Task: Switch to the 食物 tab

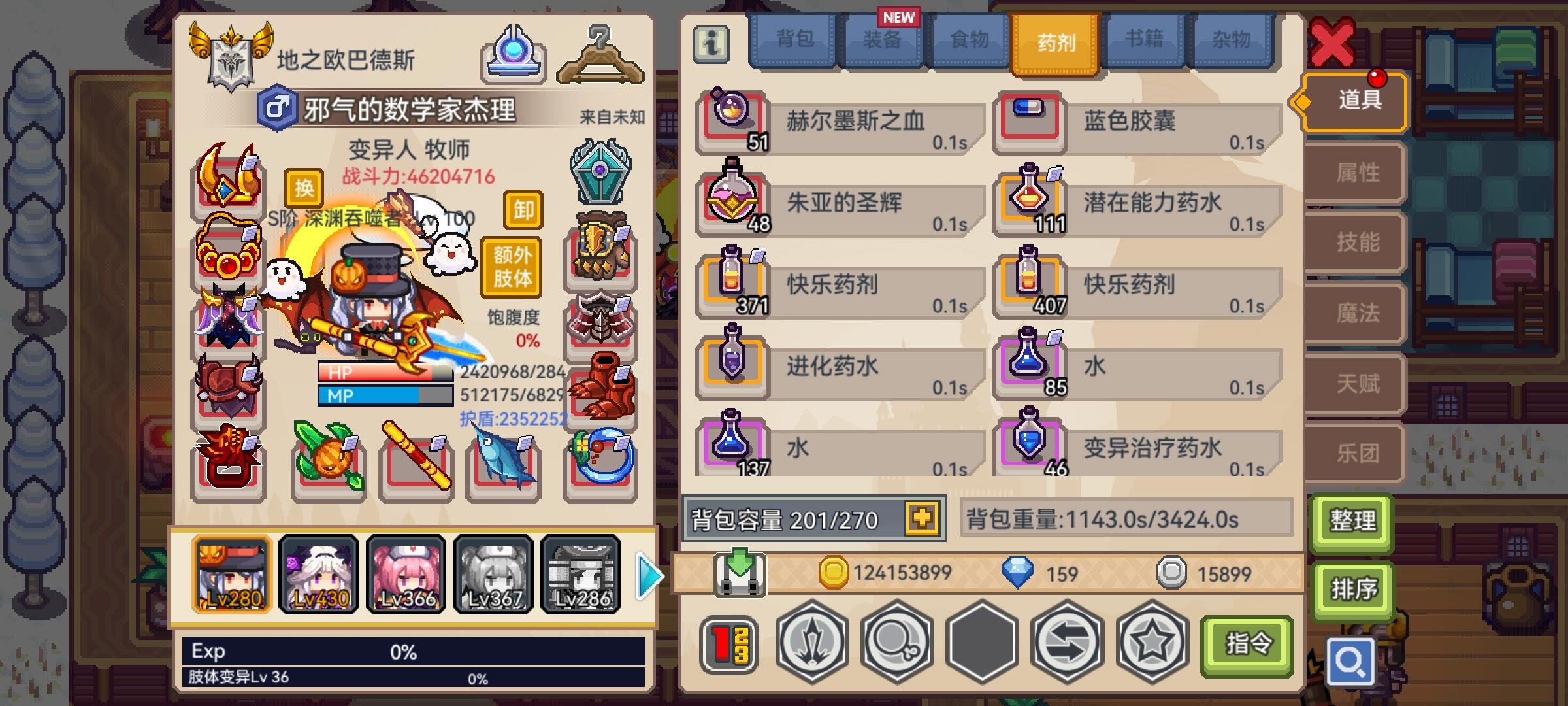Action: point(966,41)
